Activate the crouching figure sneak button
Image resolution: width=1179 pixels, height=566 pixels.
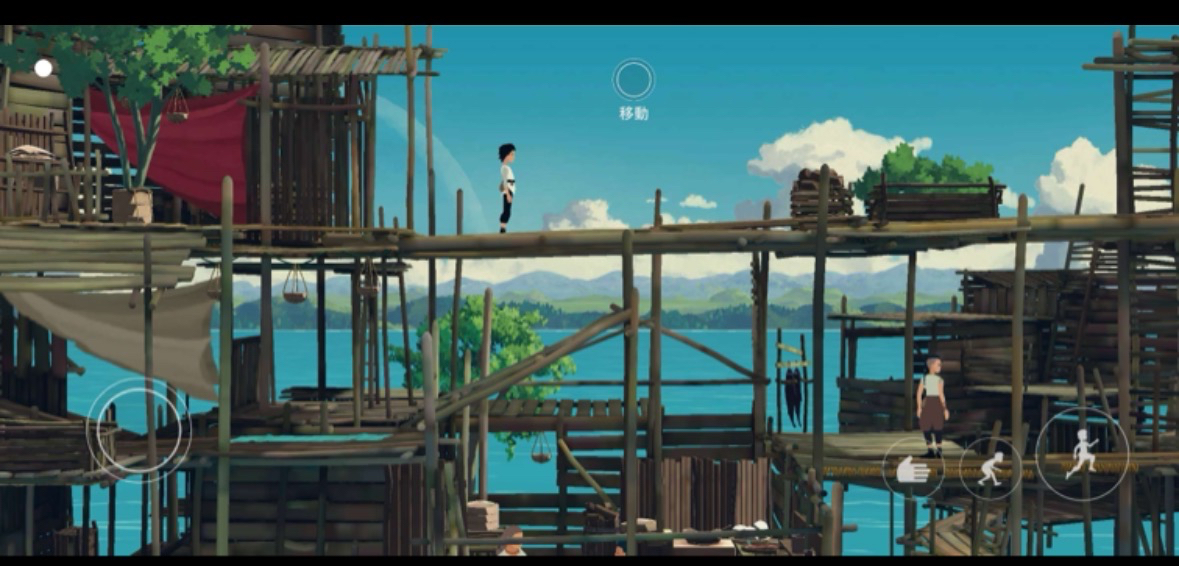tap(990, 468)
